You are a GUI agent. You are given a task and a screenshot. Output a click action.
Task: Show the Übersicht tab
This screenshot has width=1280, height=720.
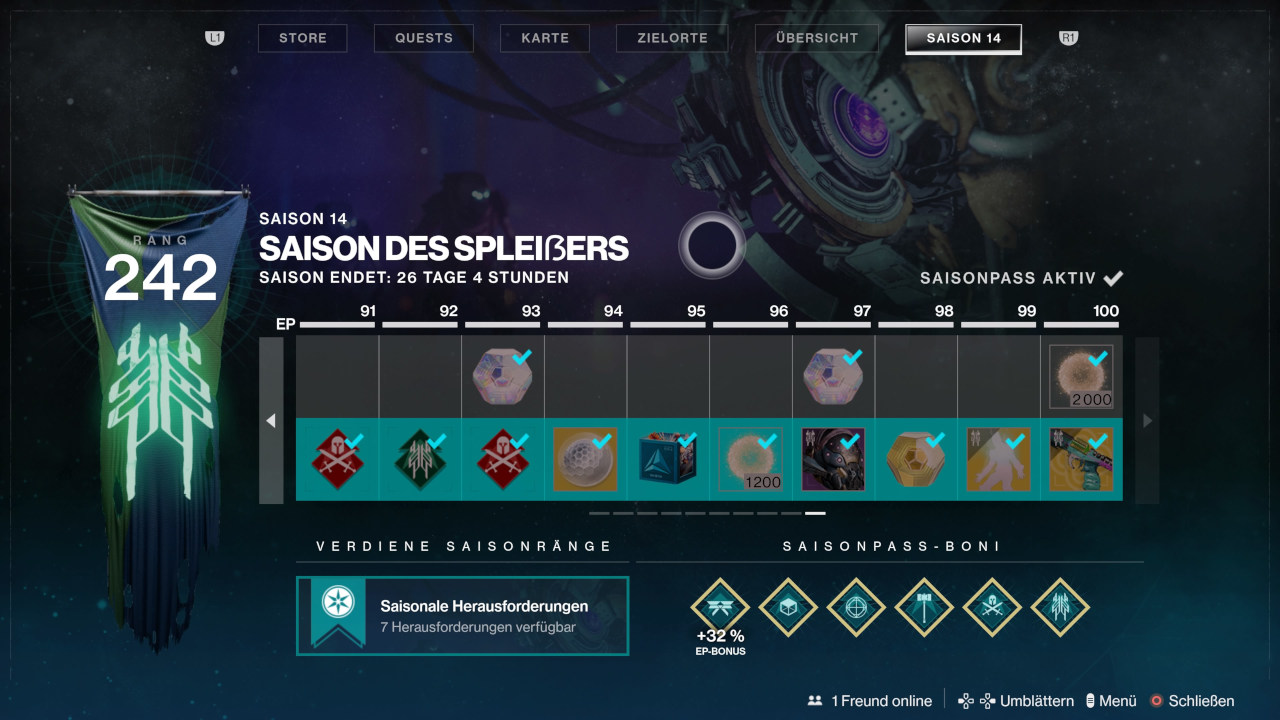tap(817, 38)
